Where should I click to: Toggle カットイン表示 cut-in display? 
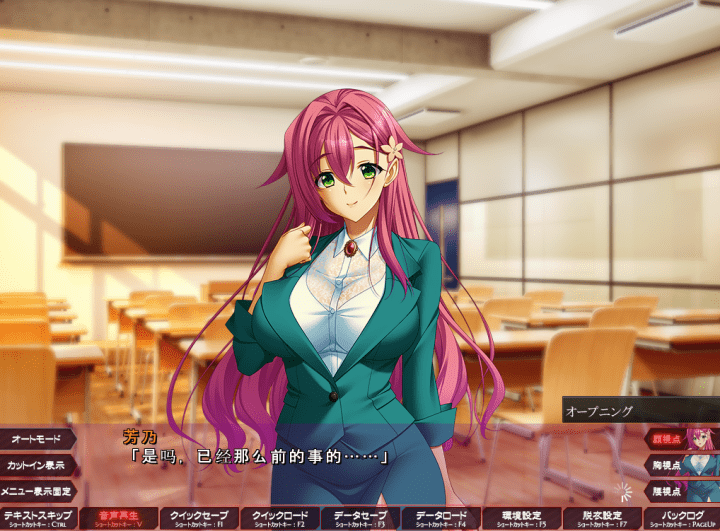36,465
